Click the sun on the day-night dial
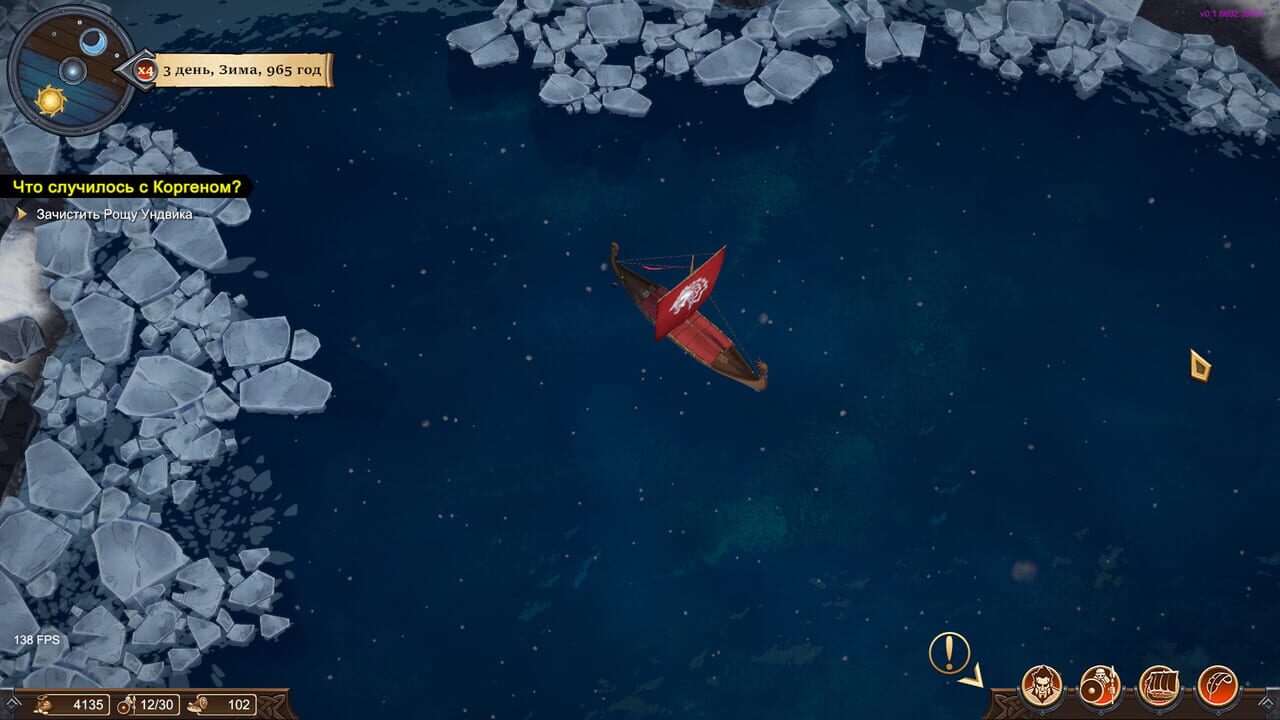Viewport: 1280px width, 720px height. [51, 101]
